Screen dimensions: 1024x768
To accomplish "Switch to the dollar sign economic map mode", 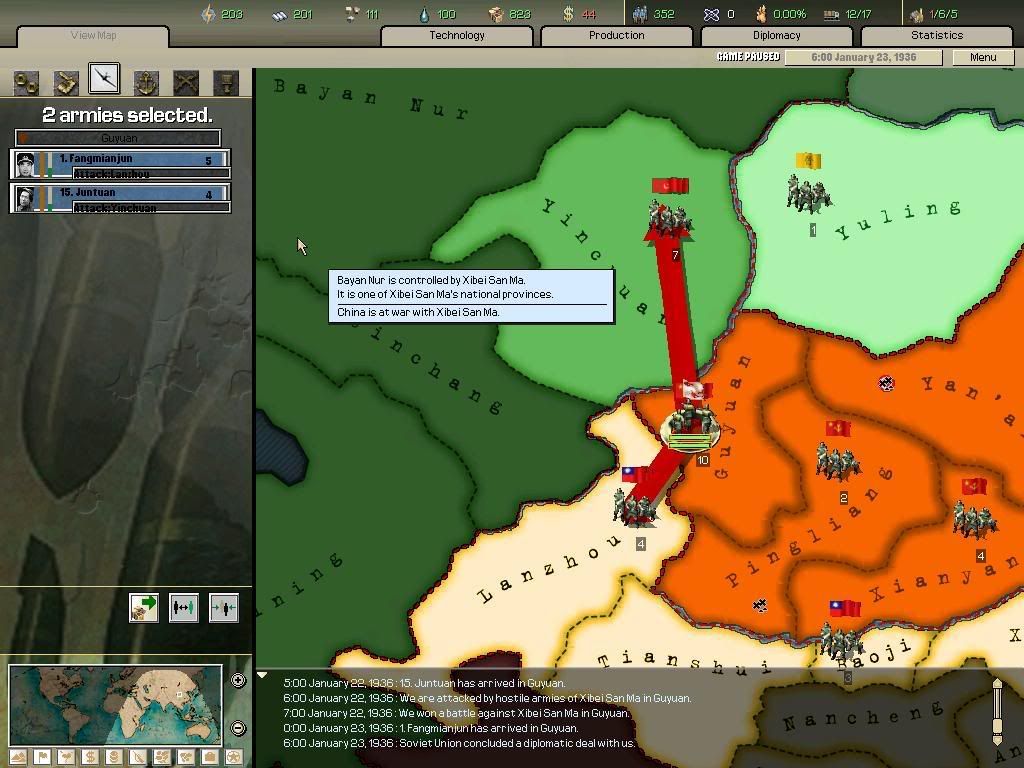I will coord(90,757).
